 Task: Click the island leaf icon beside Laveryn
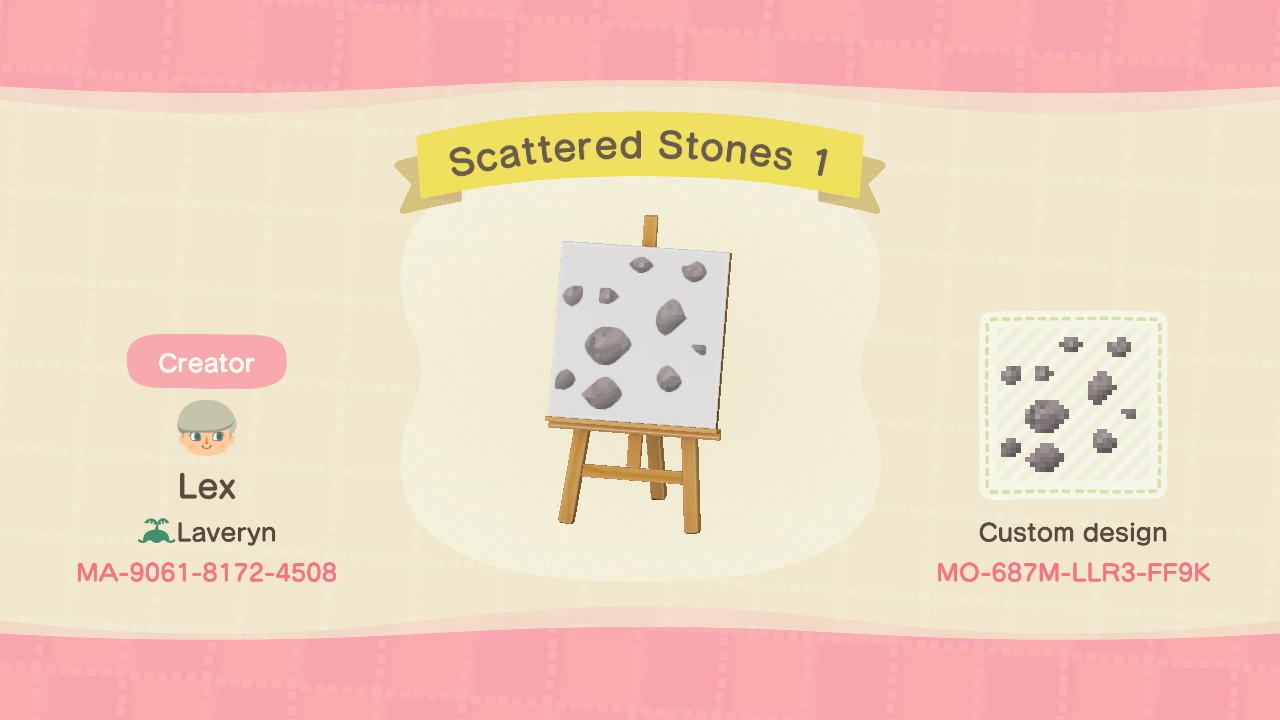[x=158, y=532]
